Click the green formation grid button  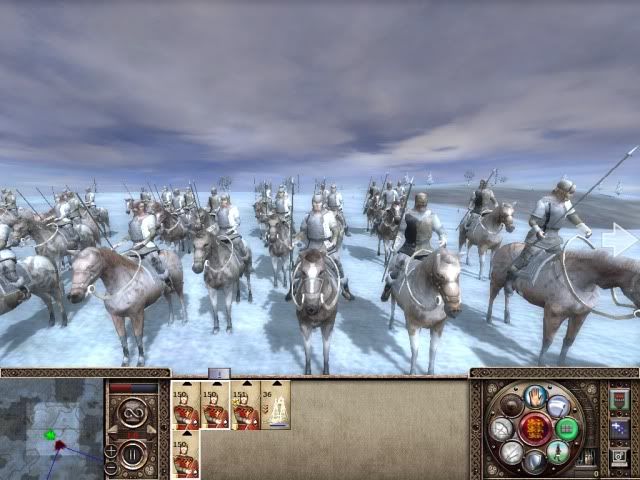pos(568,428)
